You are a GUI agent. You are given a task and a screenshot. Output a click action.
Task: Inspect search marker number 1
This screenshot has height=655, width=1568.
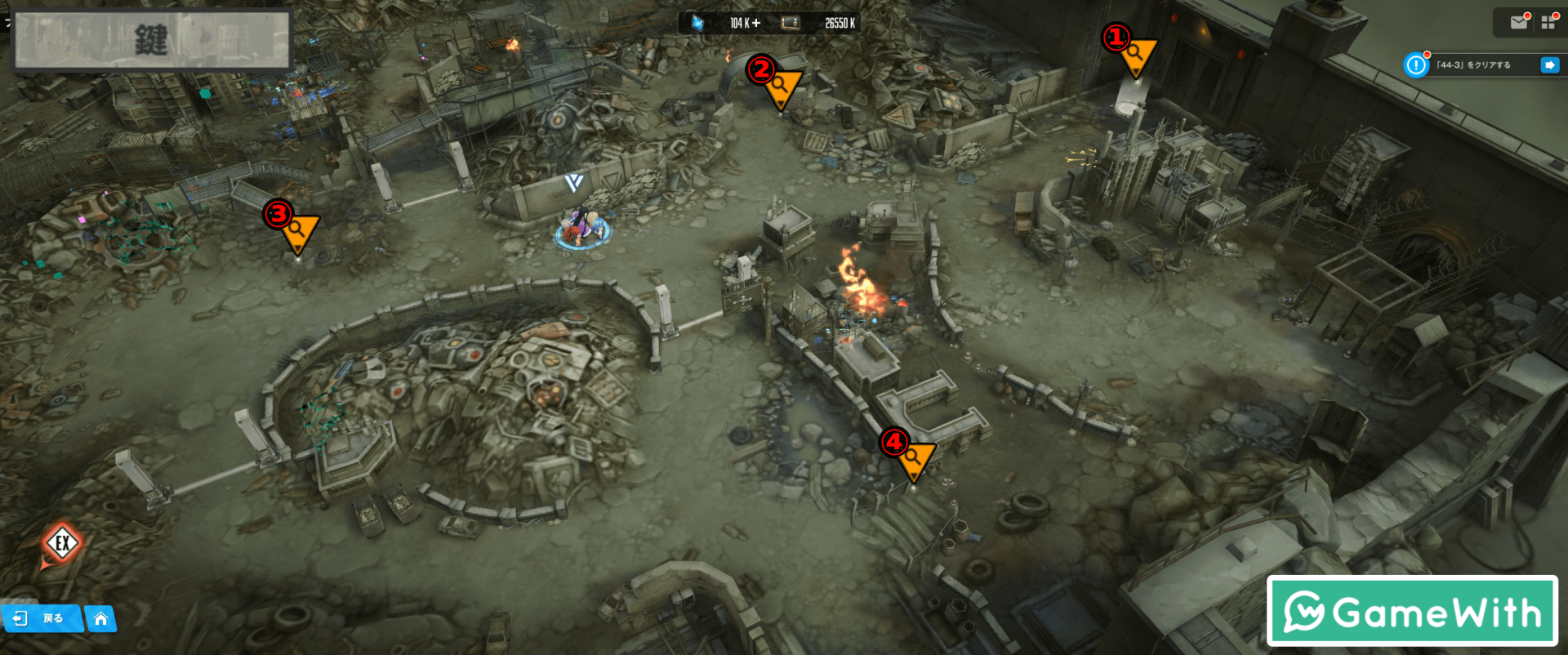(1134, 56)
